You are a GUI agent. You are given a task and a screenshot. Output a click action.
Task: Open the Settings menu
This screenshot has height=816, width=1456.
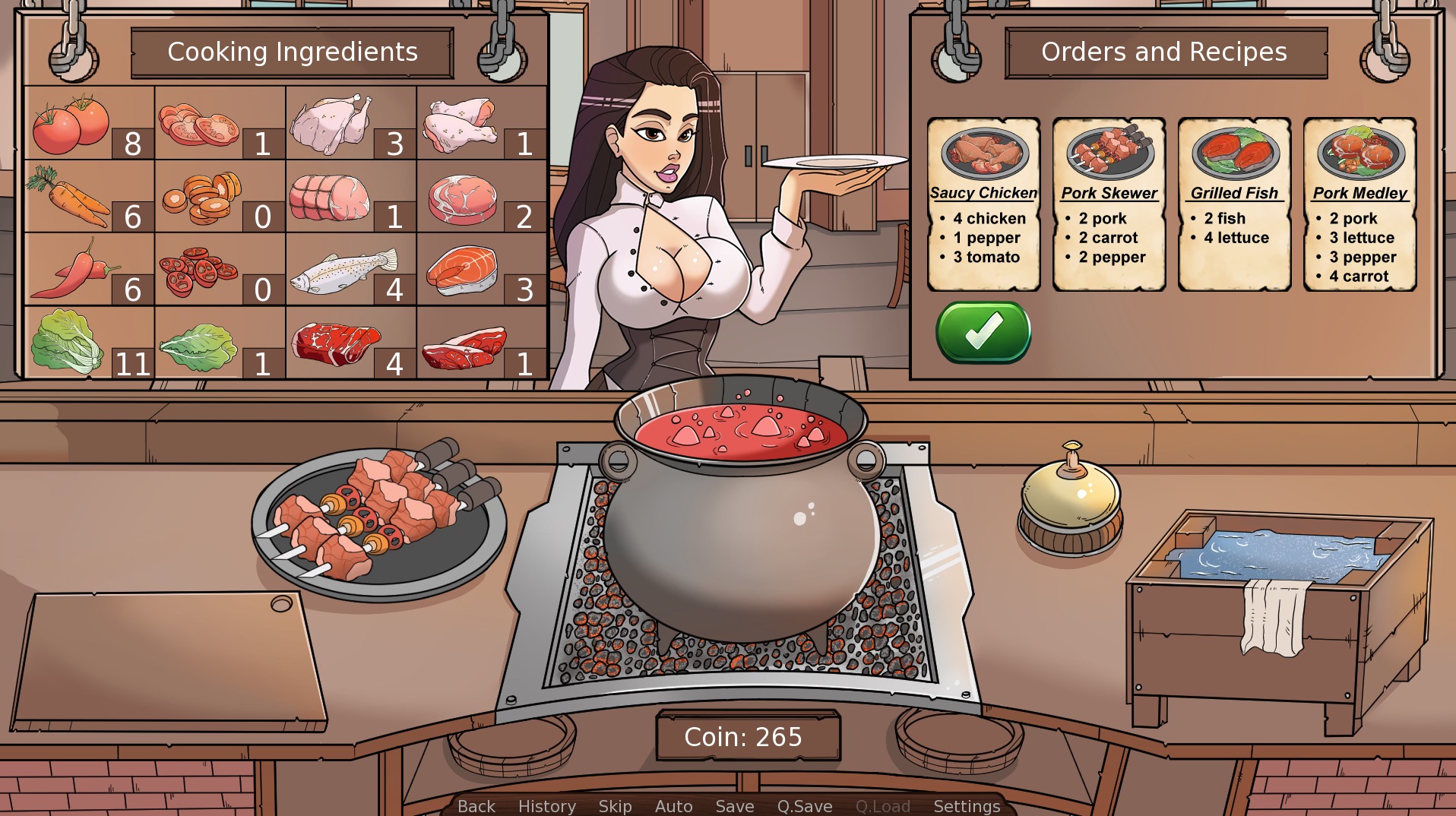click(967, 806)
